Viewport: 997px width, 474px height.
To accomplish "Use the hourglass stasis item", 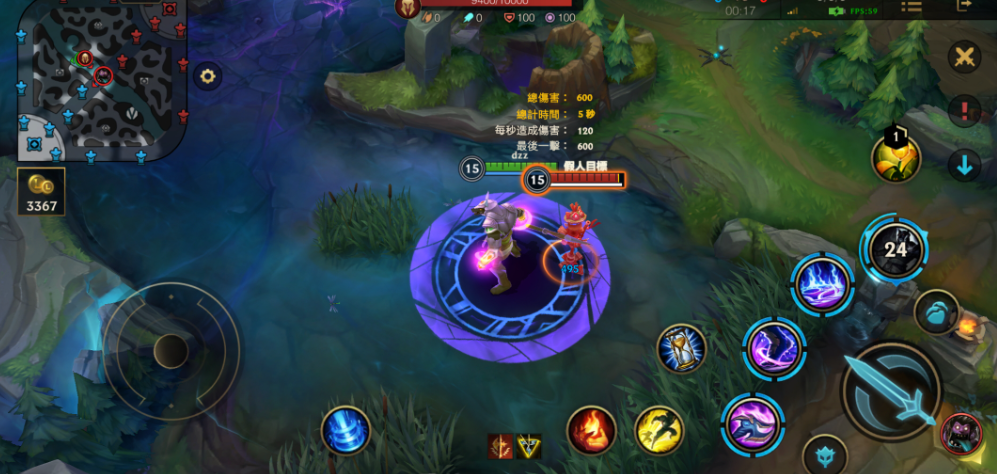I will [x=682, y=349].
